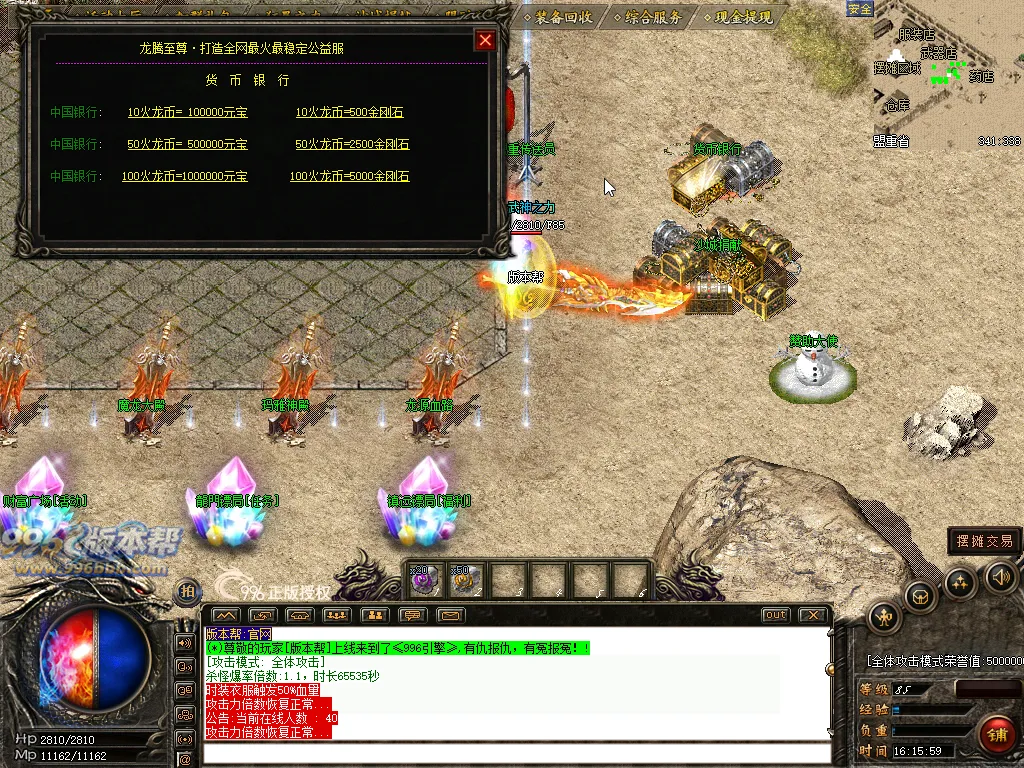Image resolution: width=1024 pixels, height=768 pixels.
Task: Exchange 50 火龙币 for 500000 元宝
Action: click(x=187, y=145)
